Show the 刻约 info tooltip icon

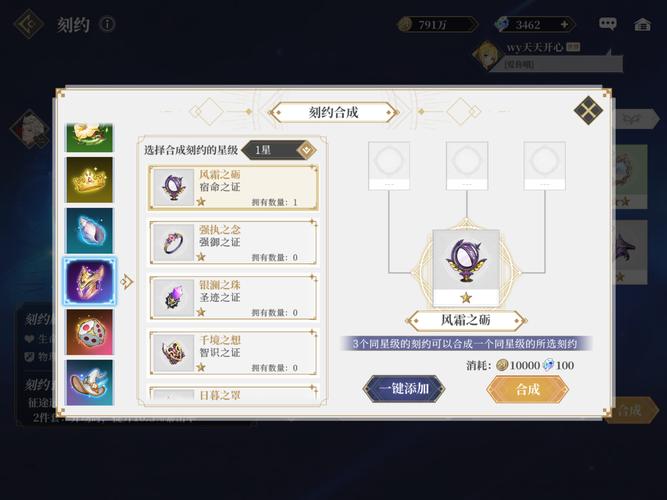click(x=107, y=24)
